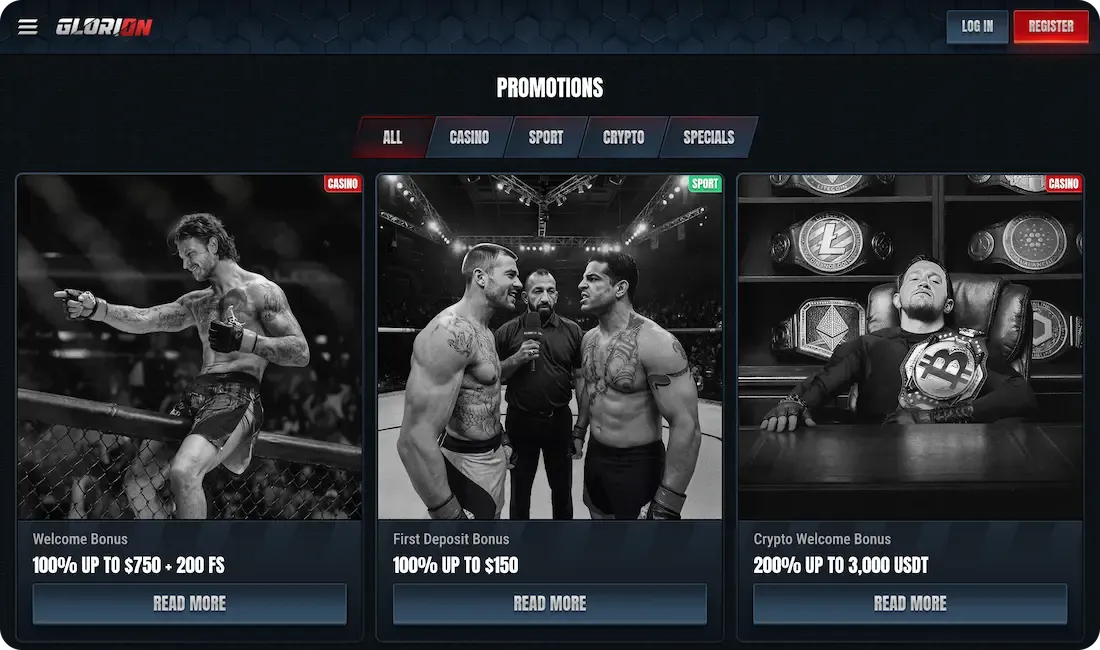Viewport: 1100px width, 650px height.
Task: Switch to the Casino tab
Action: coord(469,137)
